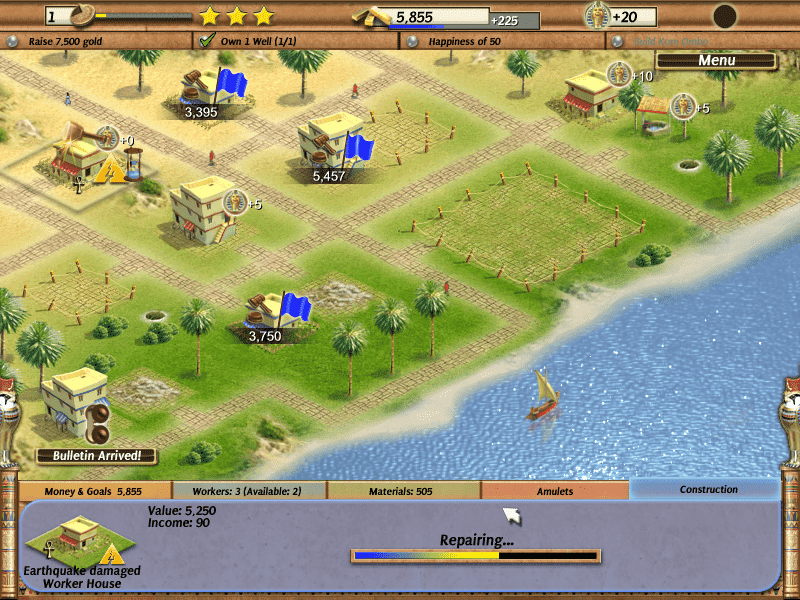Viewport: 800px width, 600px height.
Task: Open the Workers tab
Action: click(250, 491)
